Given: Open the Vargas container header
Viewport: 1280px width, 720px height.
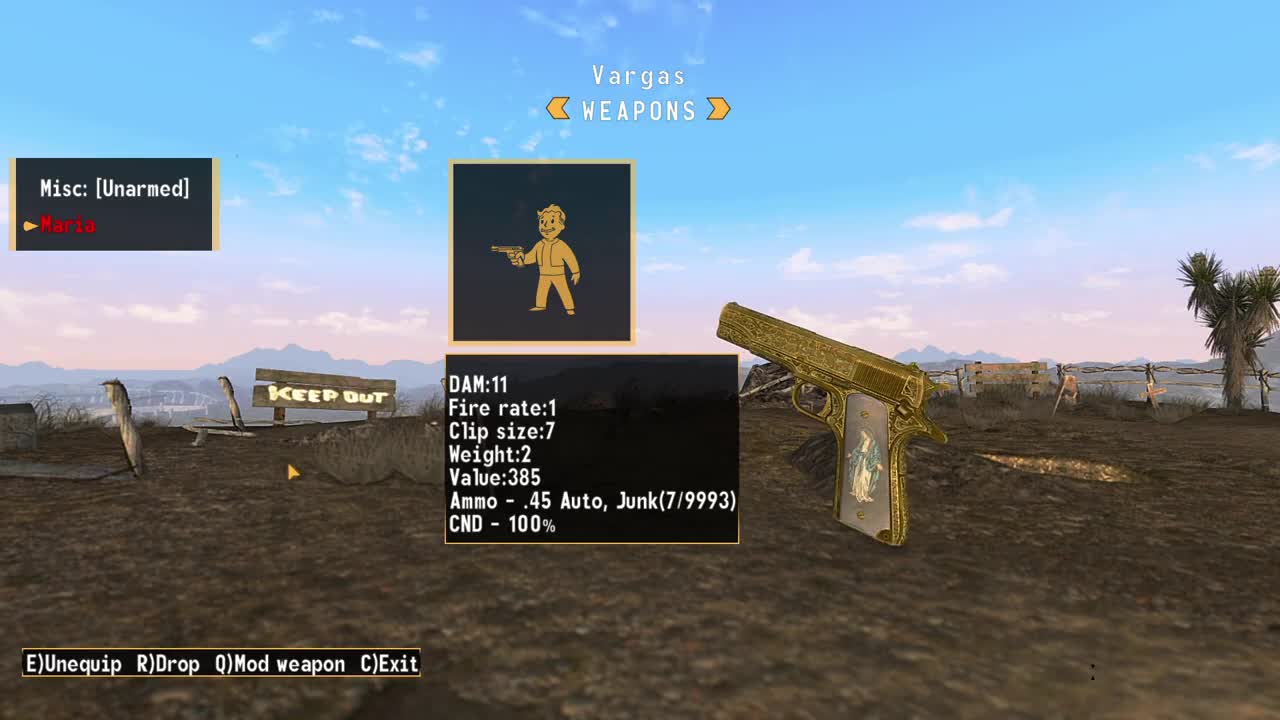Looking at the screenshot, I should [x=639, y=76].
